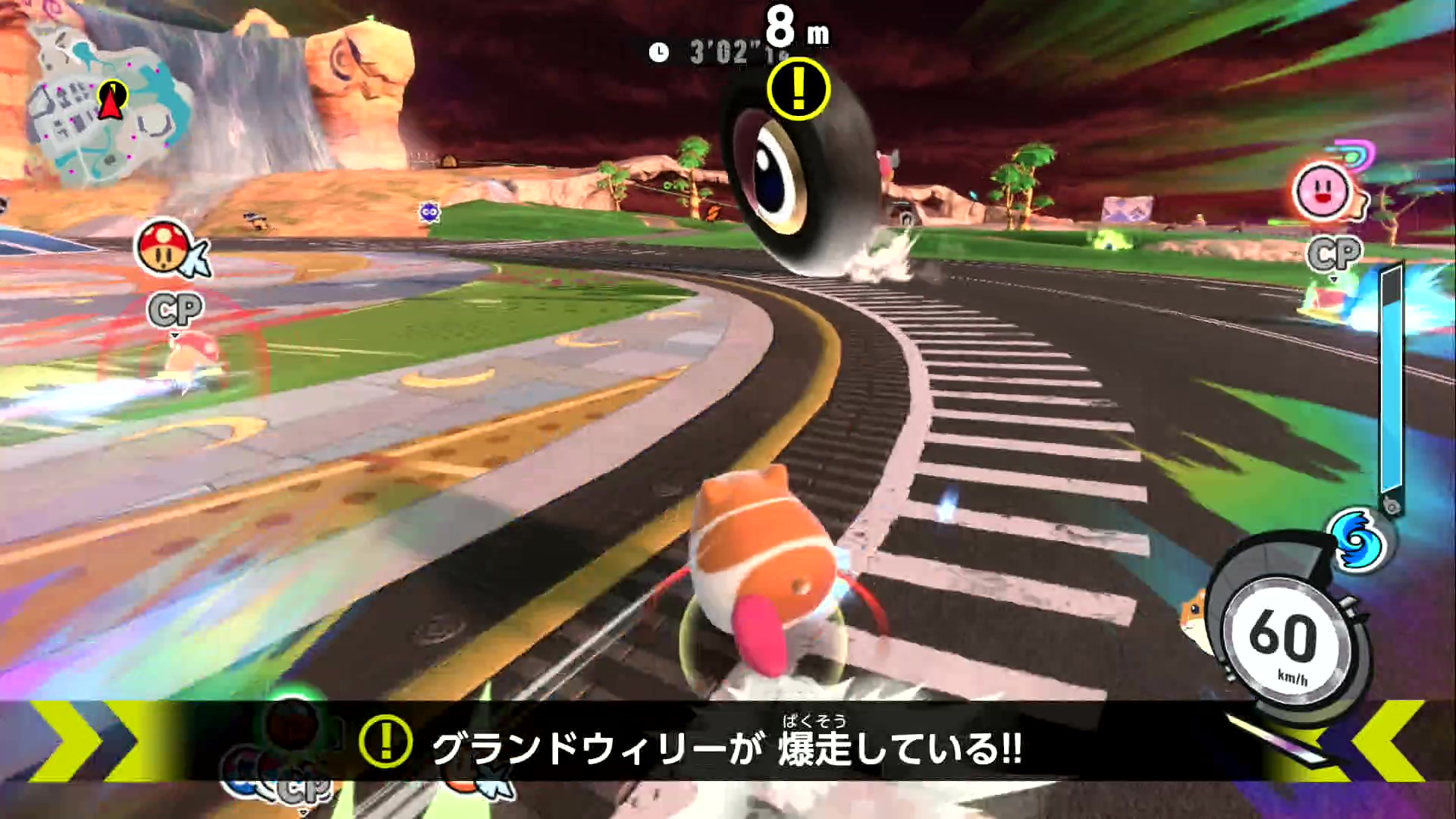Viewport: 1456px width, 819px height.
Task: Select the pink Kirby CP rival icon
Action: [x=1323, y=191]
